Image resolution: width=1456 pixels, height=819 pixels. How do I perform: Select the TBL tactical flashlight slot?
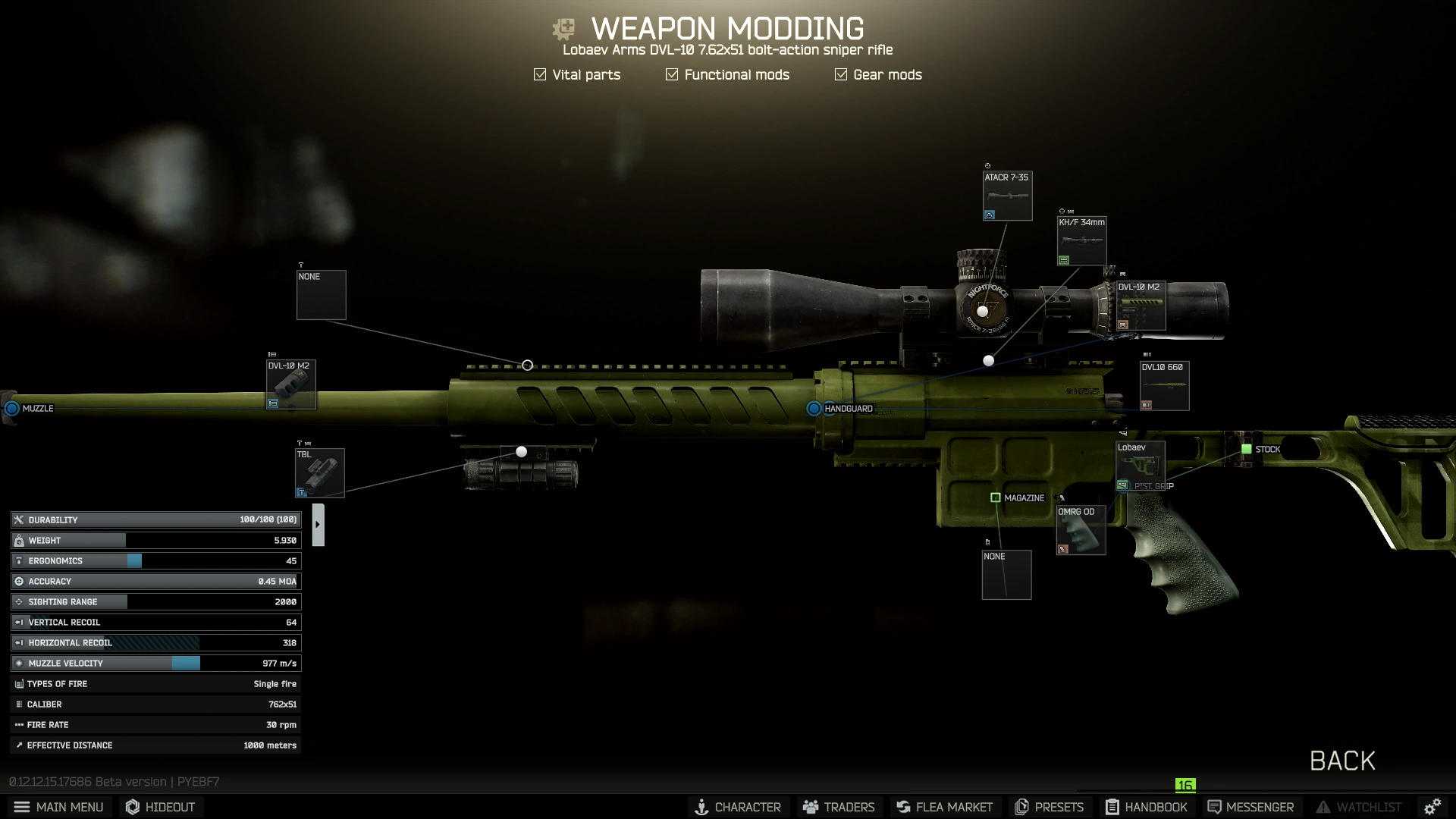tap(319, 473)
